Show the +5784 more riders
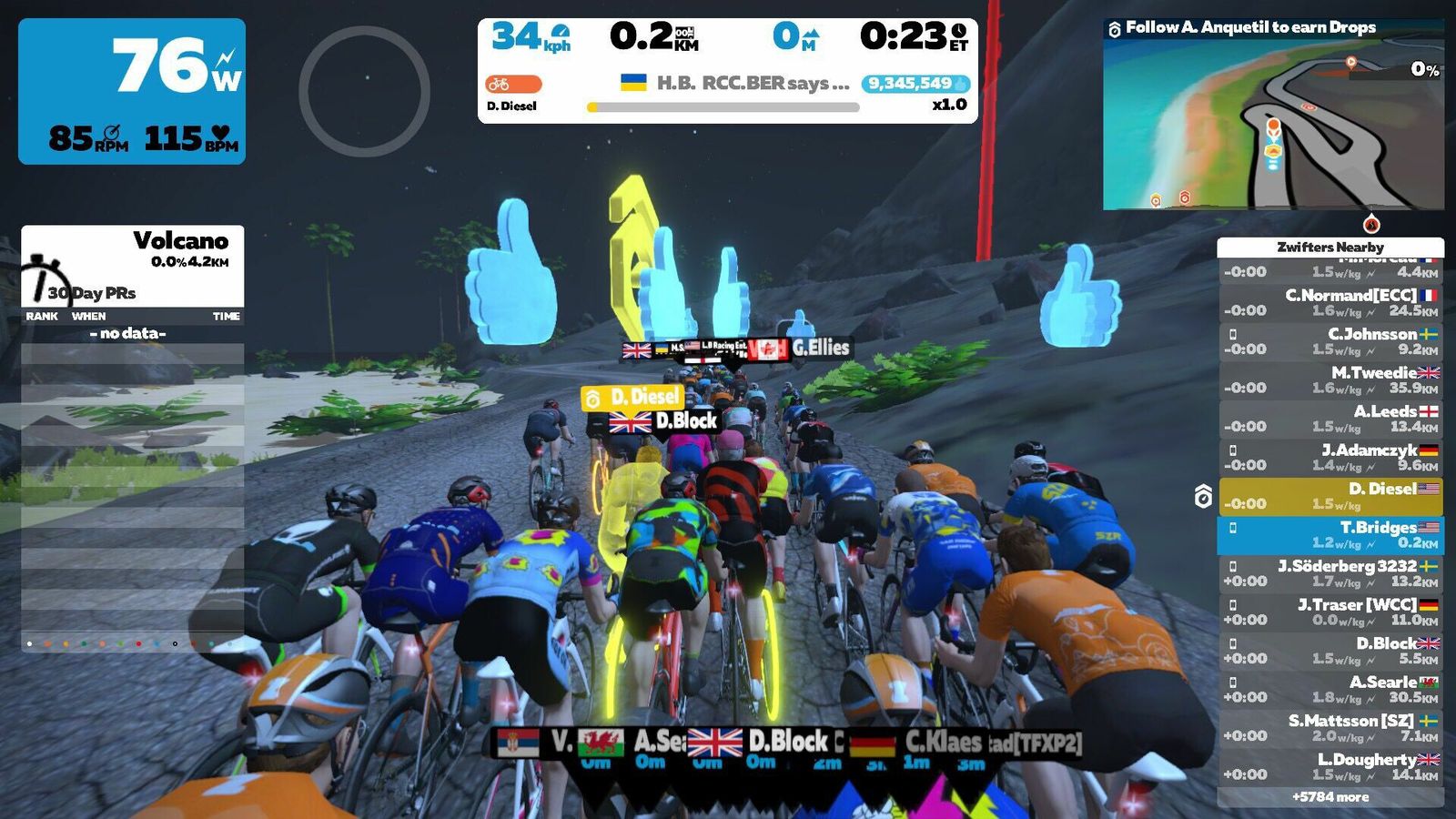Viewport: 1456px width, 819px height. click(x=1330, y=797)
